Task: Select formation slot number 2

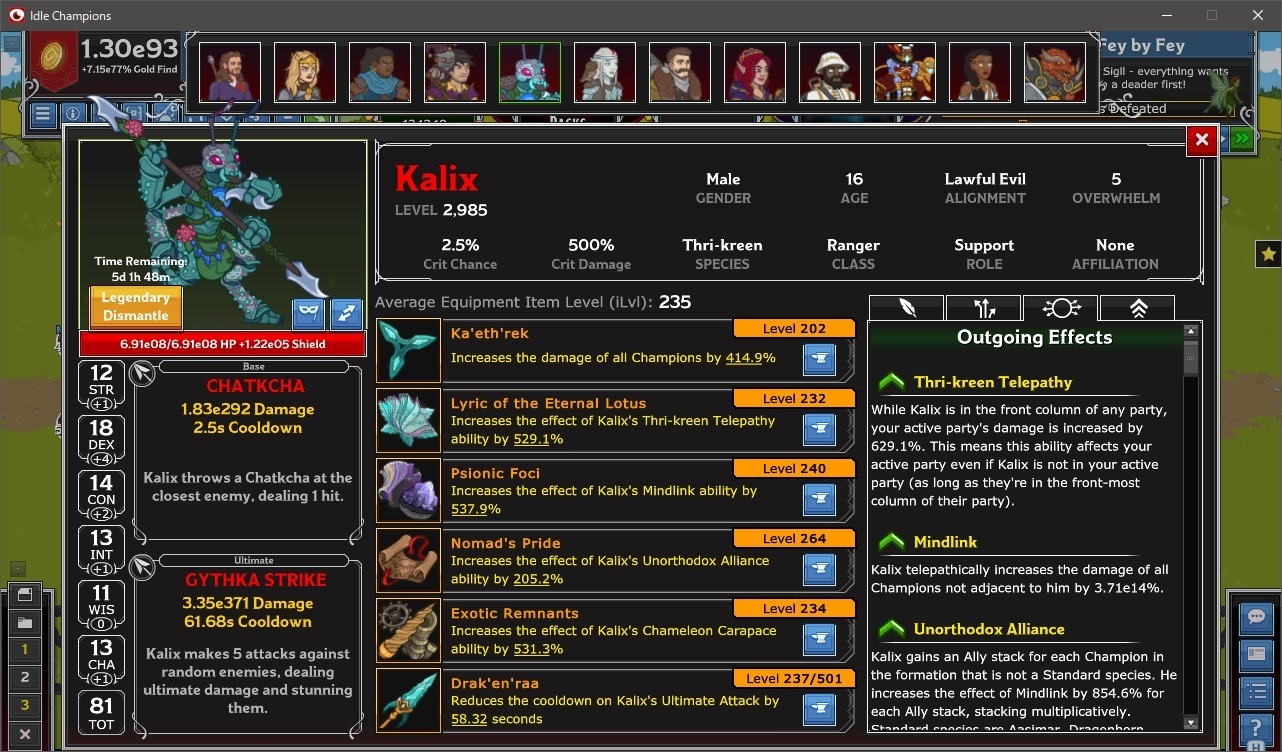Action: click(x=25, y=677)
